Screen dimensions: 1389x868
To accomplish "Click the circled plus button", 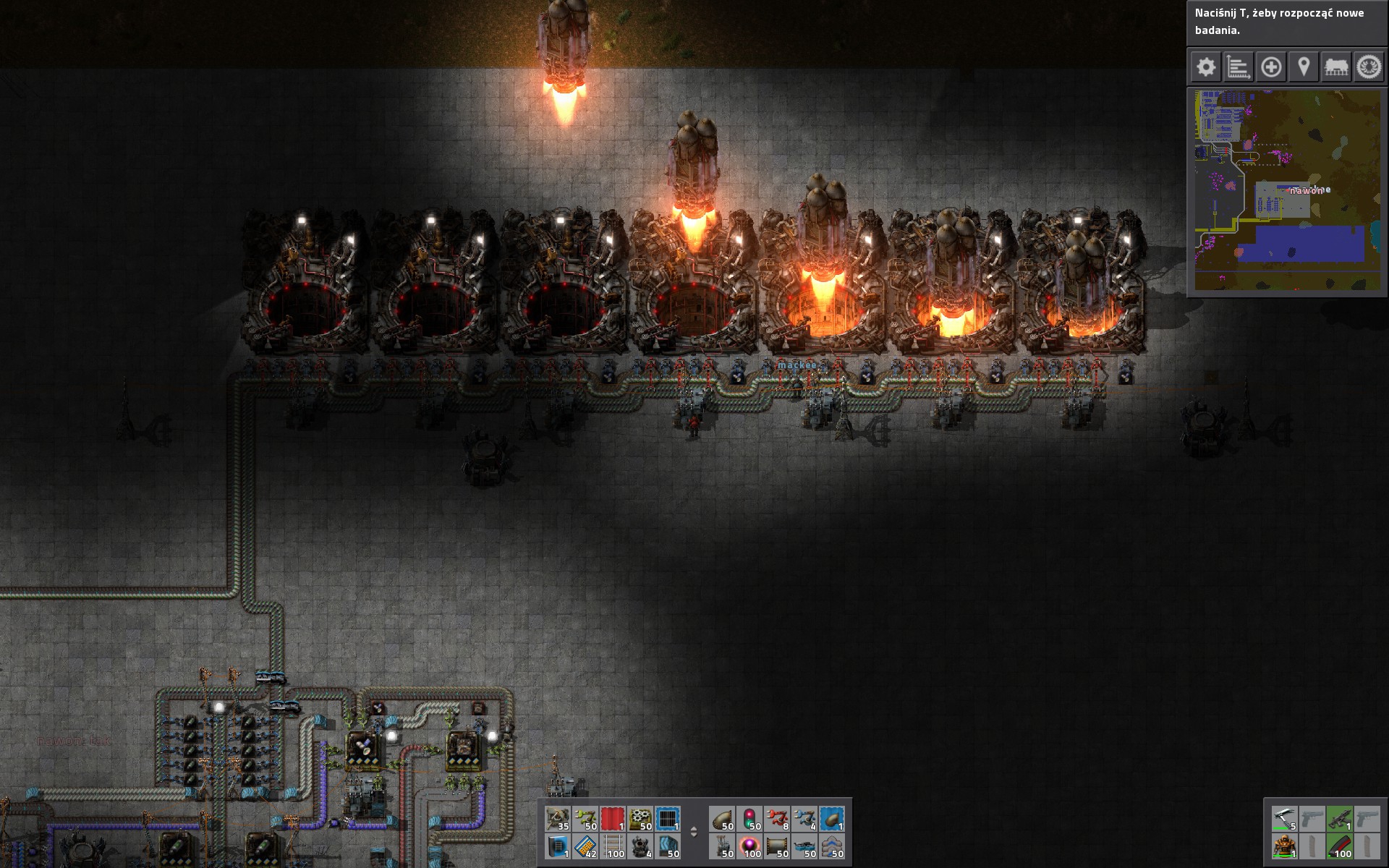I will click(x=1271, y=68).
